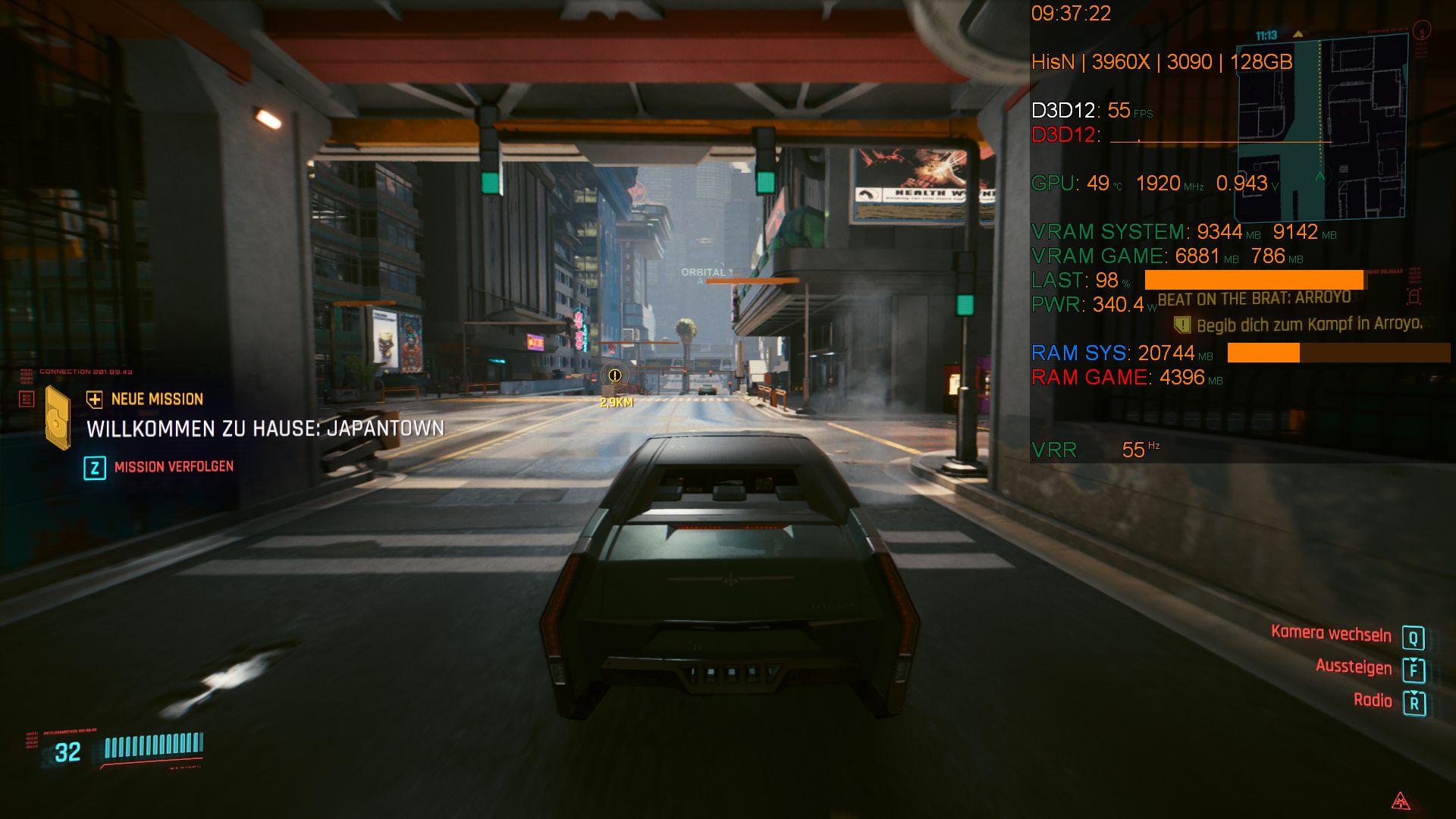Click the F key icon for Aussteigen
Viewport: 1456px width, 819px height.
click(x=1414, y=668)
